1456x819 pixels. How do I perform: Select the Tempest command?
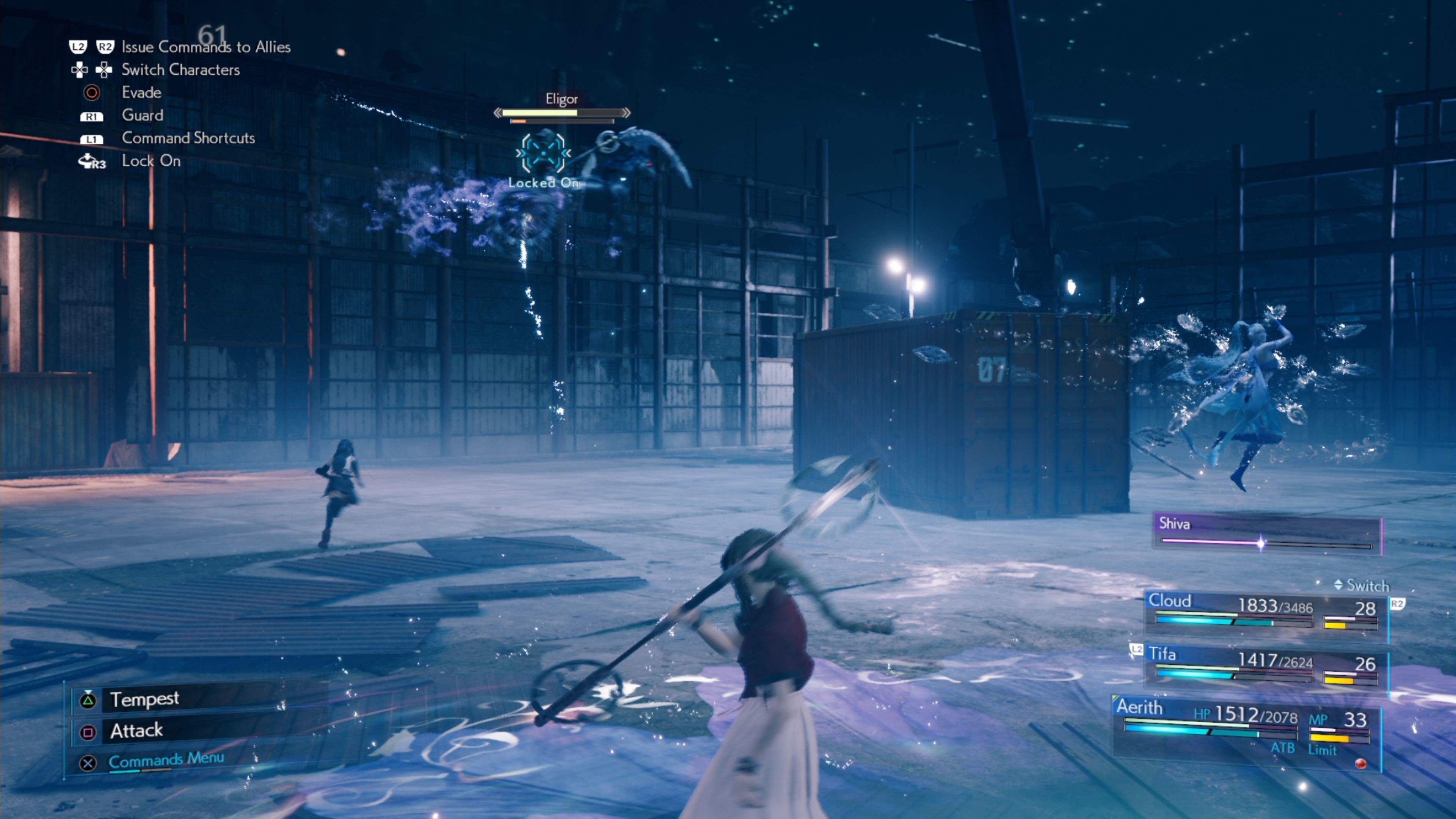[x=145, y=700]
